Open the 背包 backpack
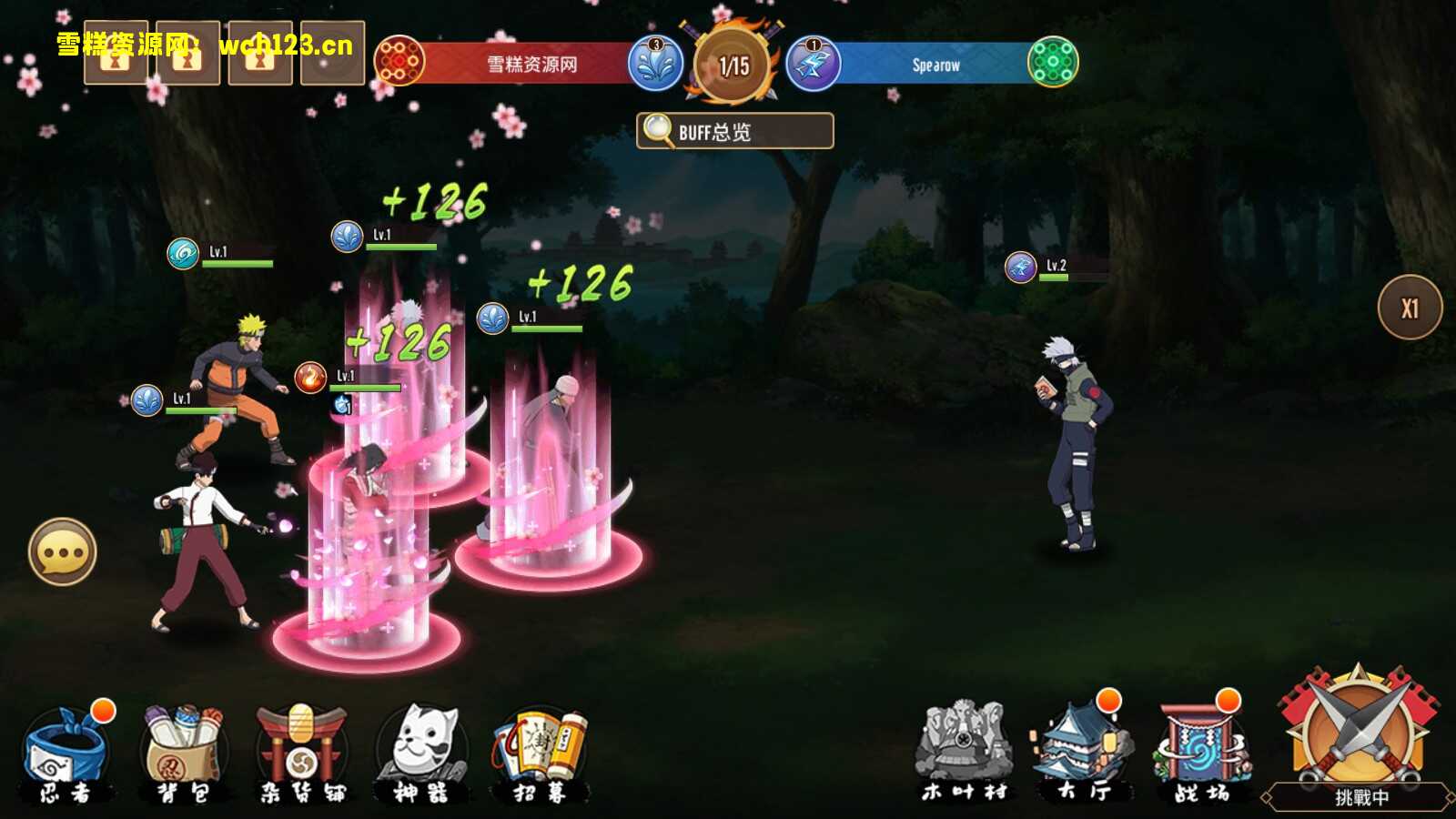 184,754
